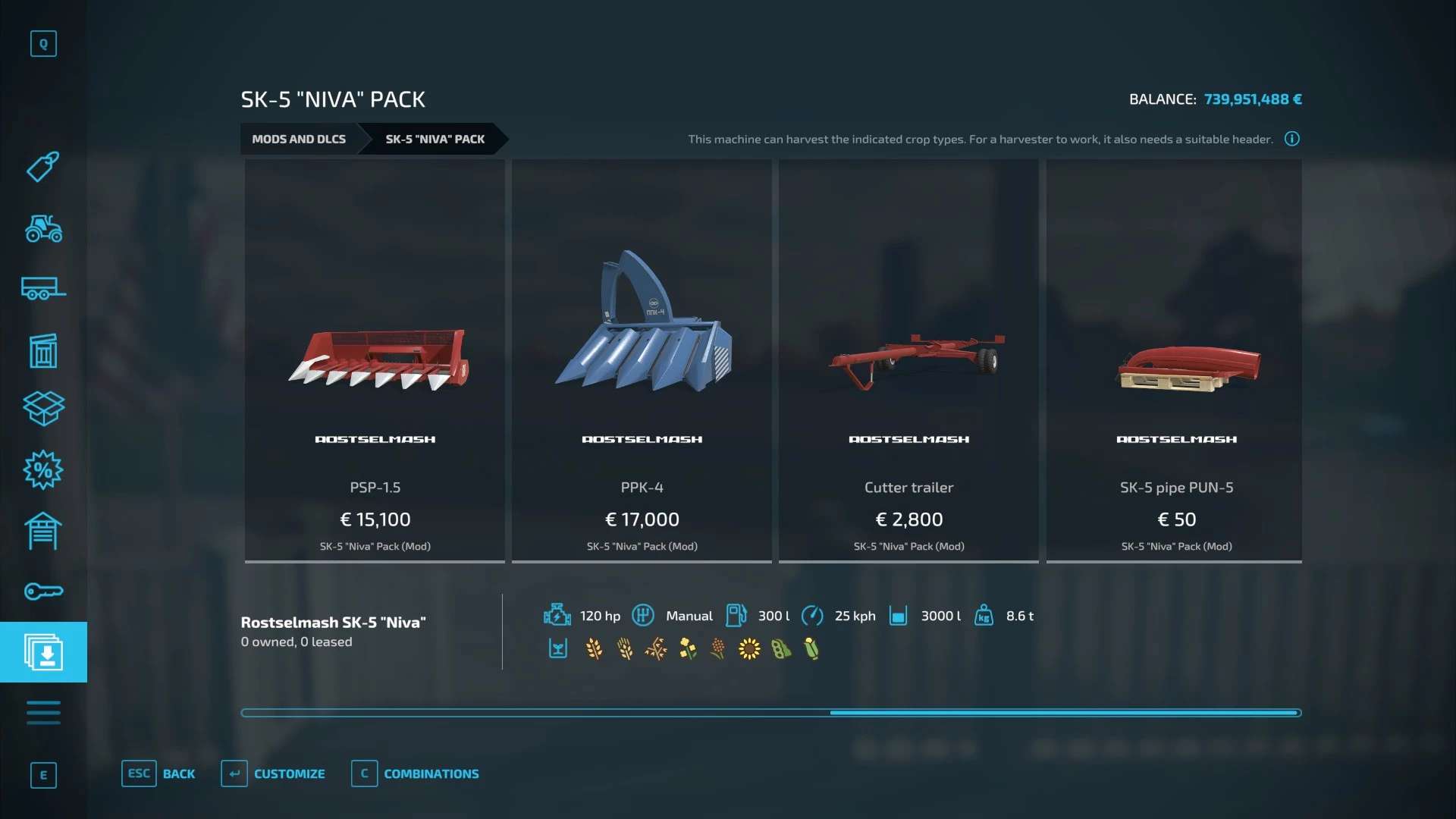The width and height of the screenshot is (1456, 819).
Task: Select the container objects category
Action: click(x=43, y=350)
